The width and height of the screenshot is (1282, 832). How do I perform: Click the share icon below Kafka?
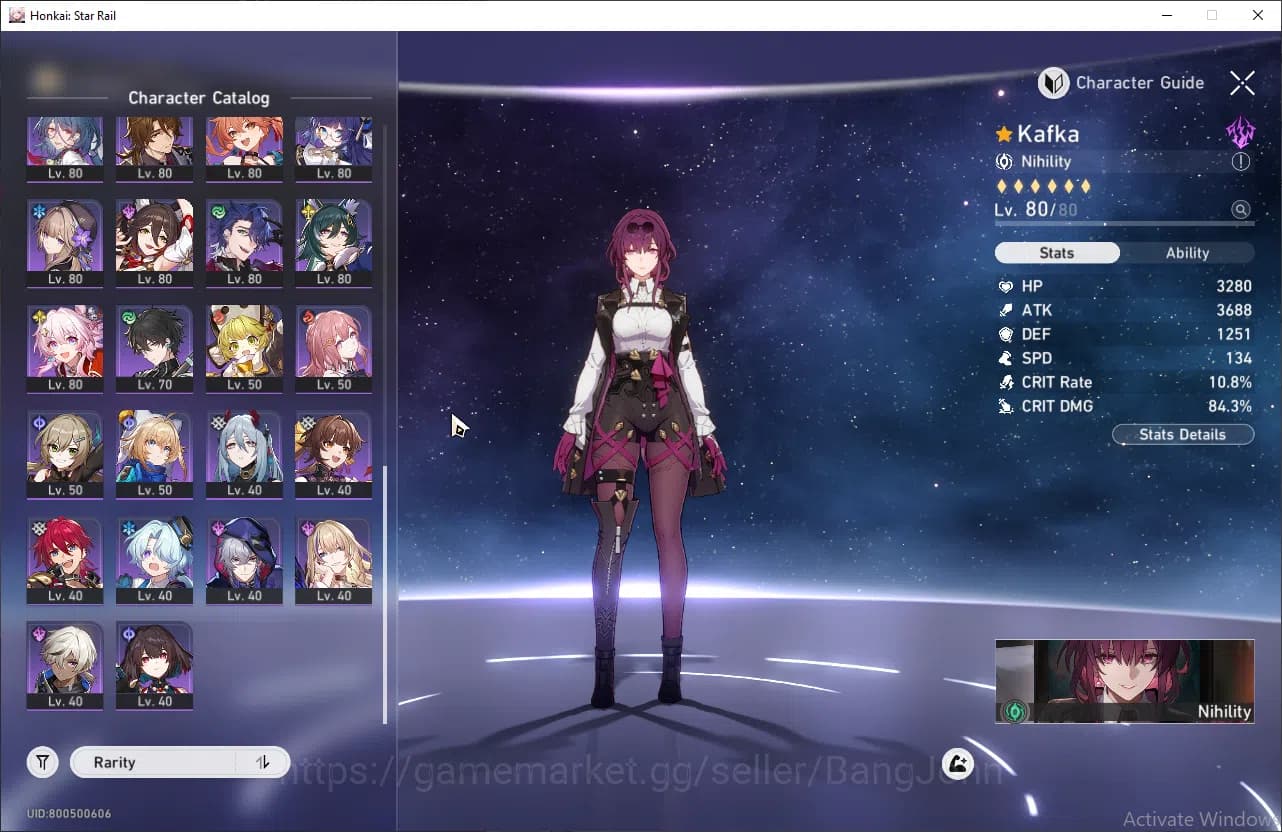coord(957,763)
